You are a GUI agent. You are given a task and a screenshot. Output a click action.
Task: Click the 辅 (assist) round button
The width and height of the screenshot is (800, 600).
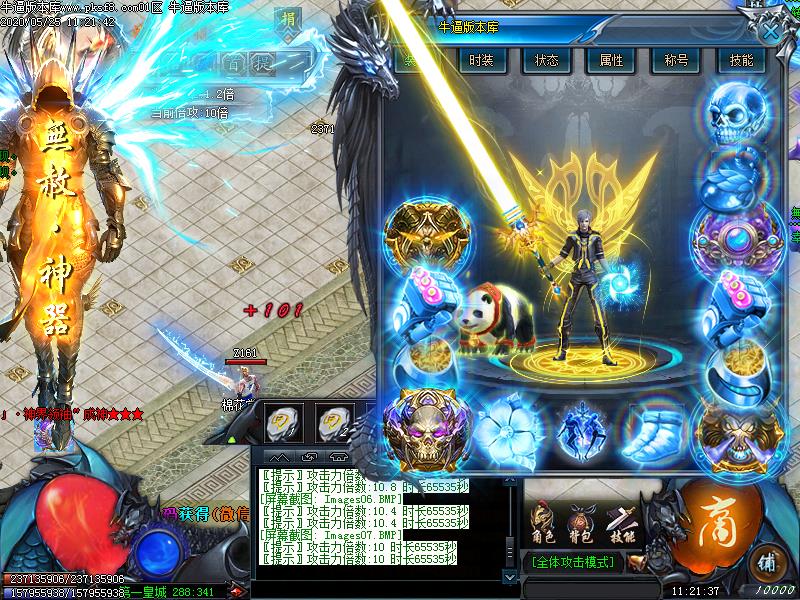(x=769, y=558)
